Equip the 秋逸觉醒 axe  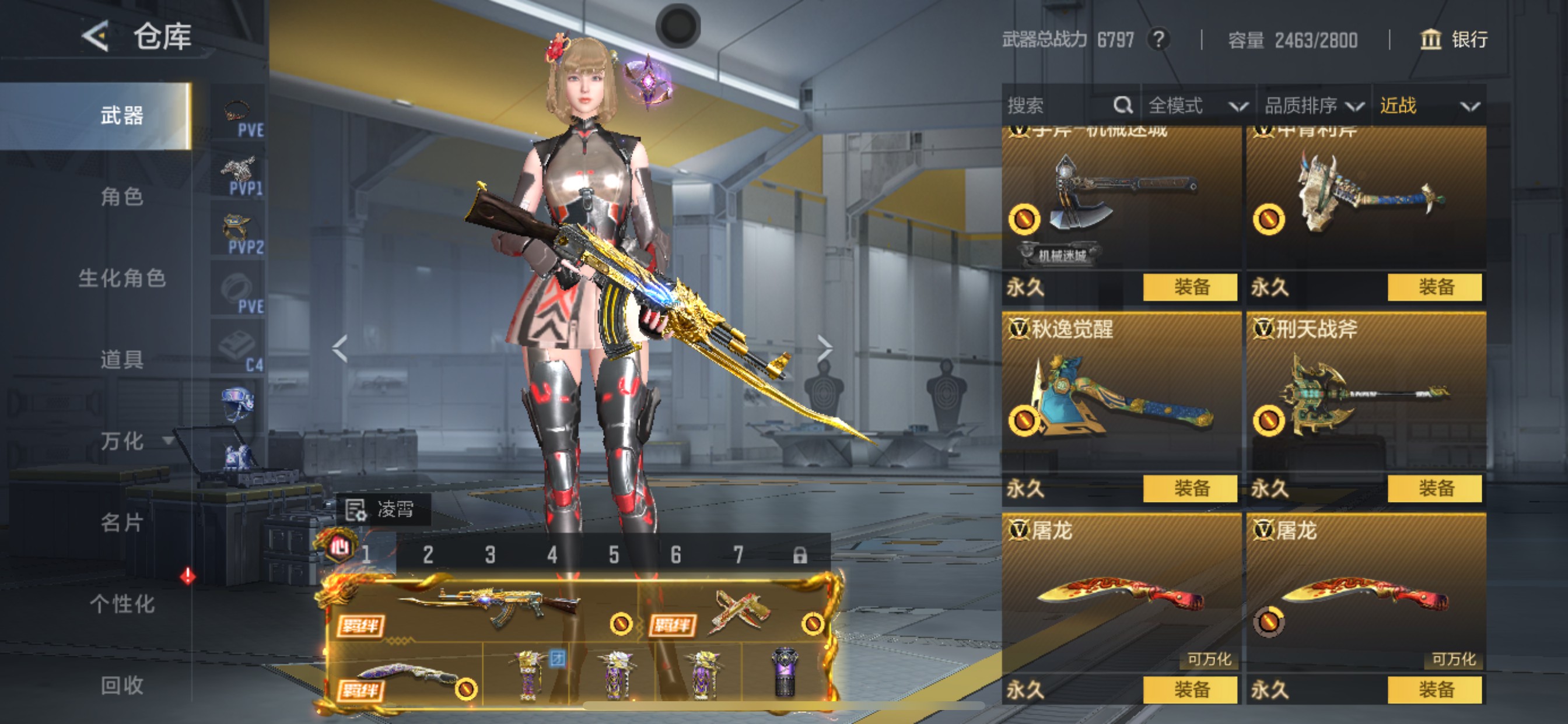click(x=1190, y=488)
